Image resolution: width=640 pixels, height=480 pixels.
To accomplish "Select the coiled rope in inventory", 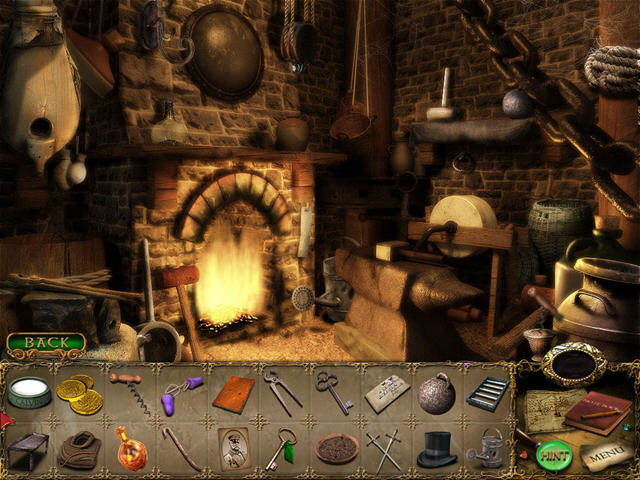I will [78, 449].
